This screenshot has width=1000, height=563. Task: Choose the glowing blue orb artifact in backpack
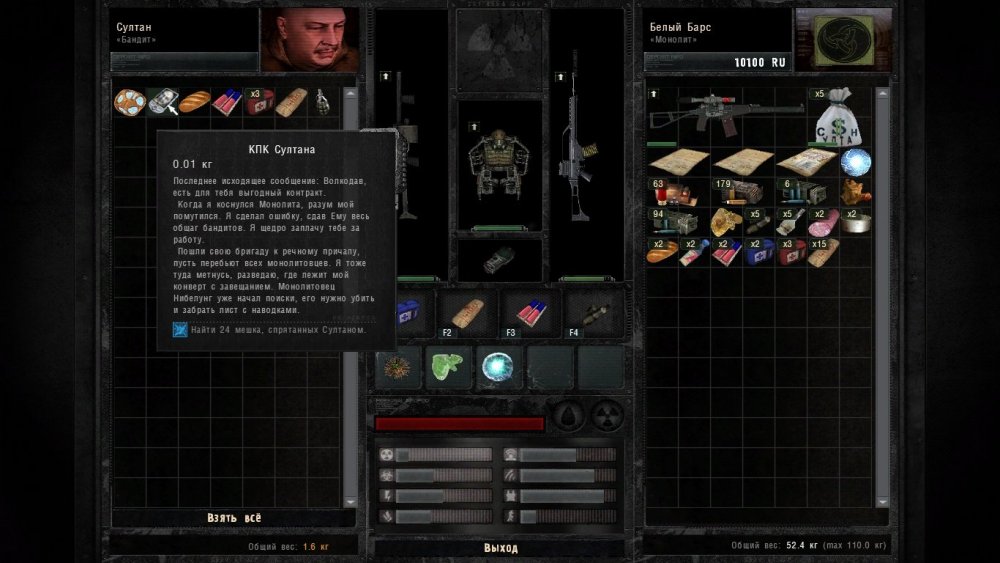pos(855,161)
